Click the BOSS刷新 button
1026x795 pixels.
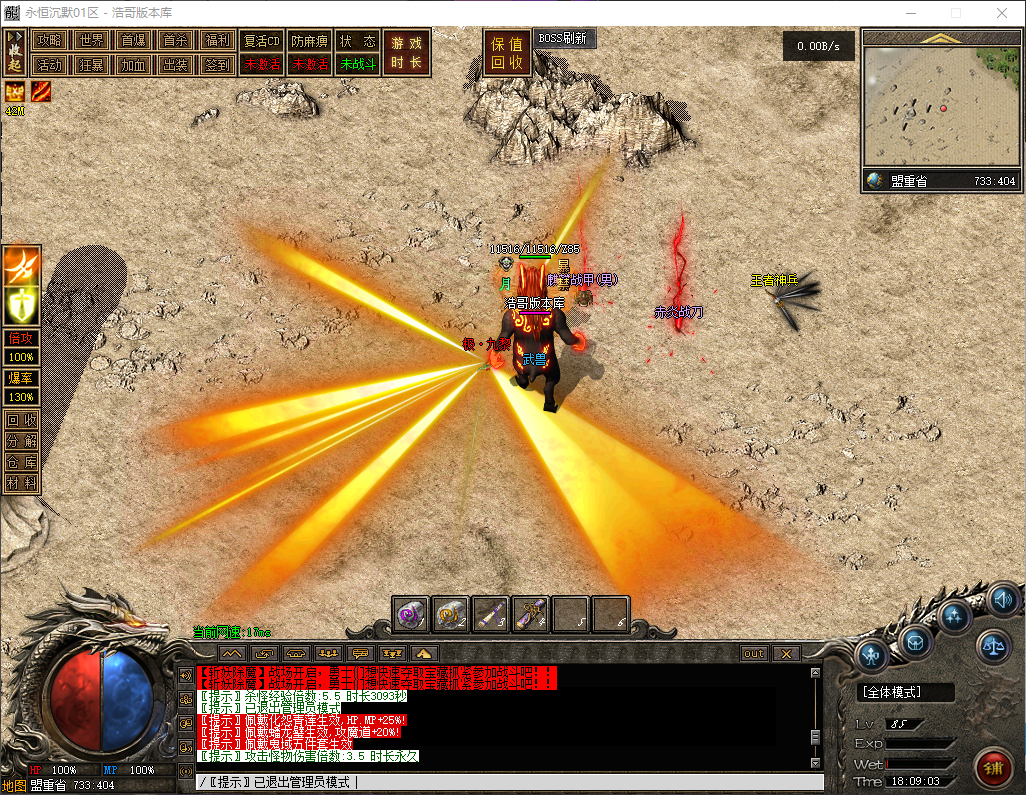click(x=564, y=38)
